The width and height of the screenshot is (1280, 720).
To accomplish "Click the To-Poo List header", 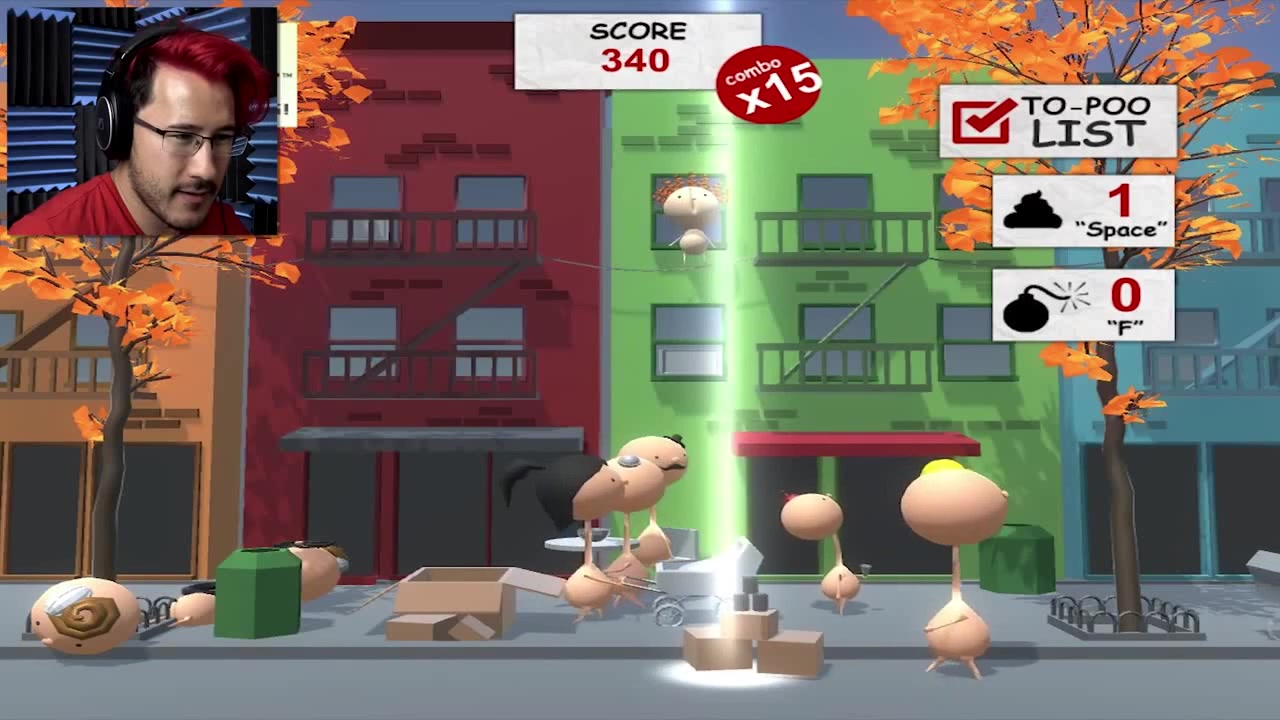I will (1056, 121).
